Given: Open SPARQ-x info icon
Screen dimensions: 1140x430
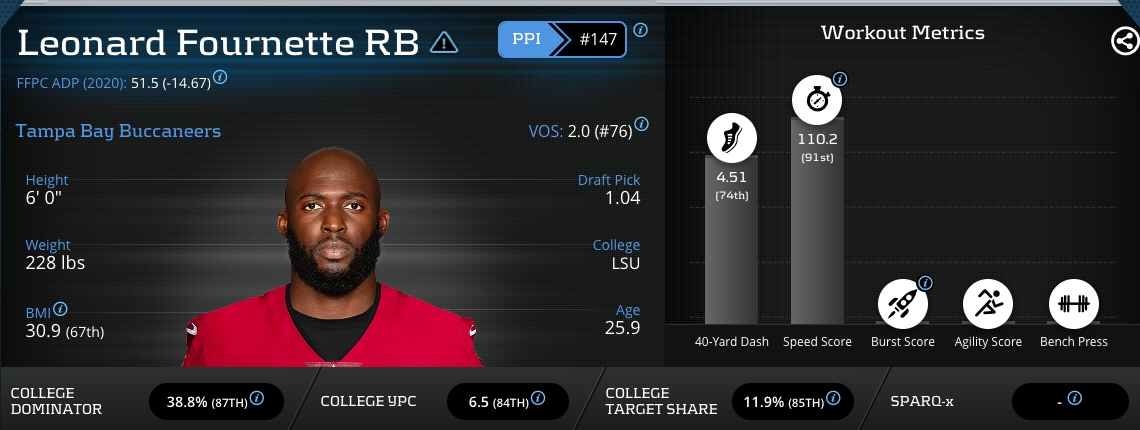Looking at the screenshot, I should pos(1074,398).
